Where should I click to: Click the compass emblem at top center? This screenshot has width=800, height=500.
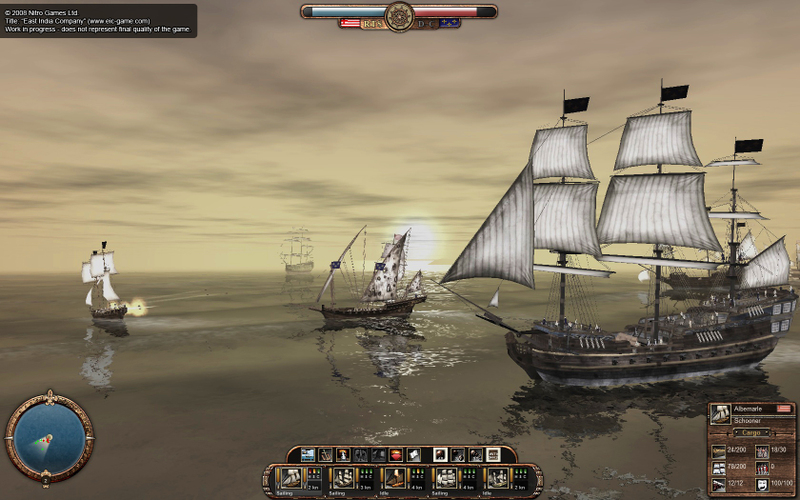click(x=400, y=16)
